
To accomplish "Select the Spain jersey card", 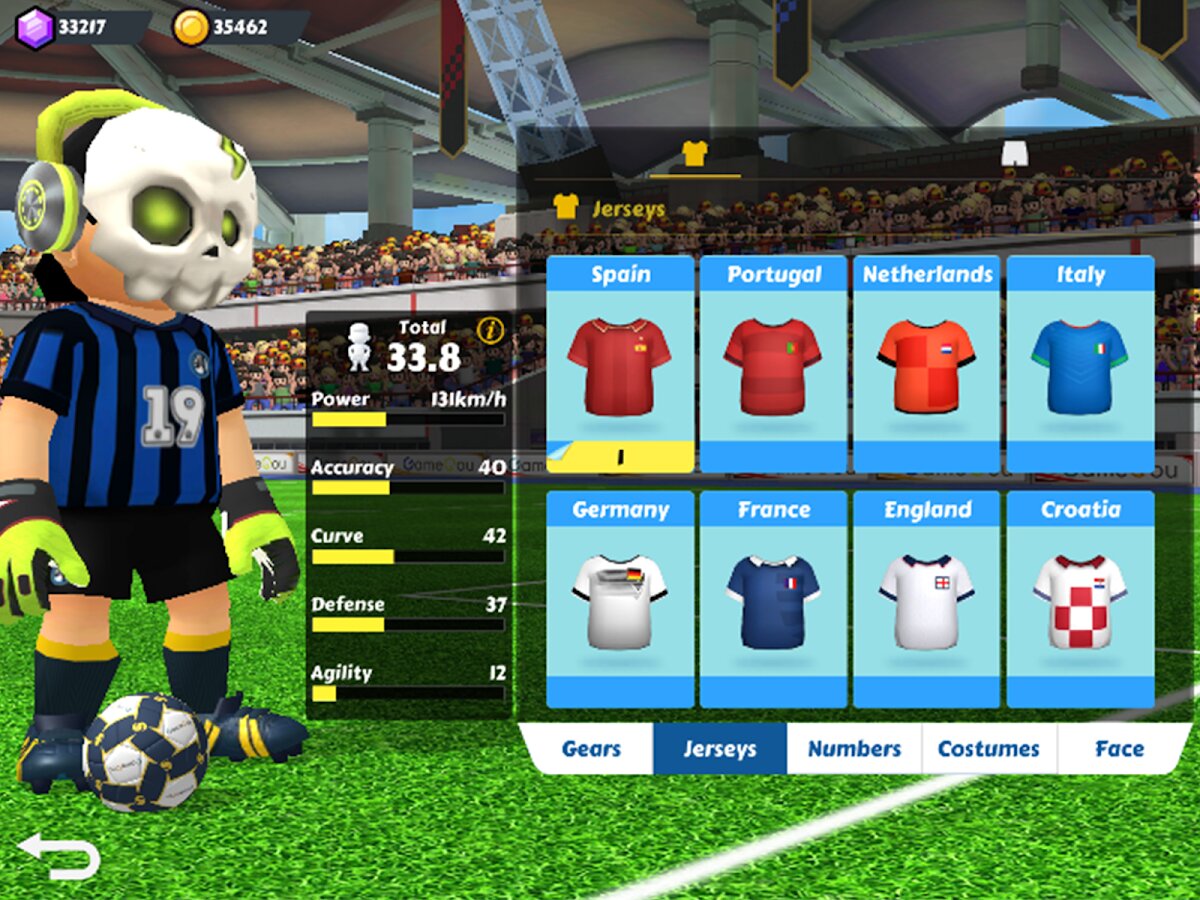I will pyautogui.click(x=620, y=364).
